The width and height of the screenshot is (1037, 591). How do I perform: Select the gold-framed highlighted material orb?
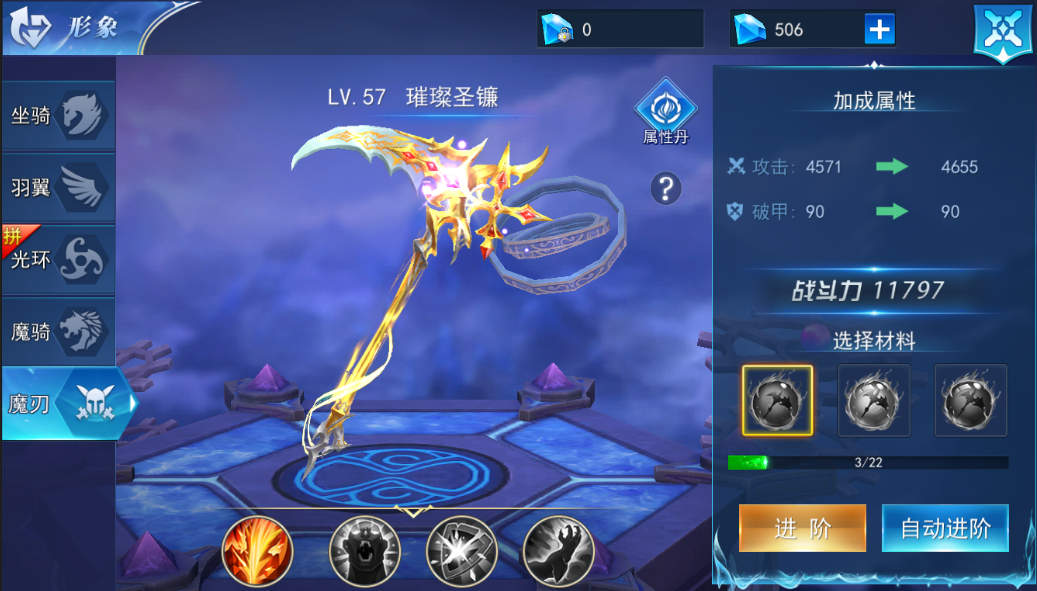pos(777,400)
